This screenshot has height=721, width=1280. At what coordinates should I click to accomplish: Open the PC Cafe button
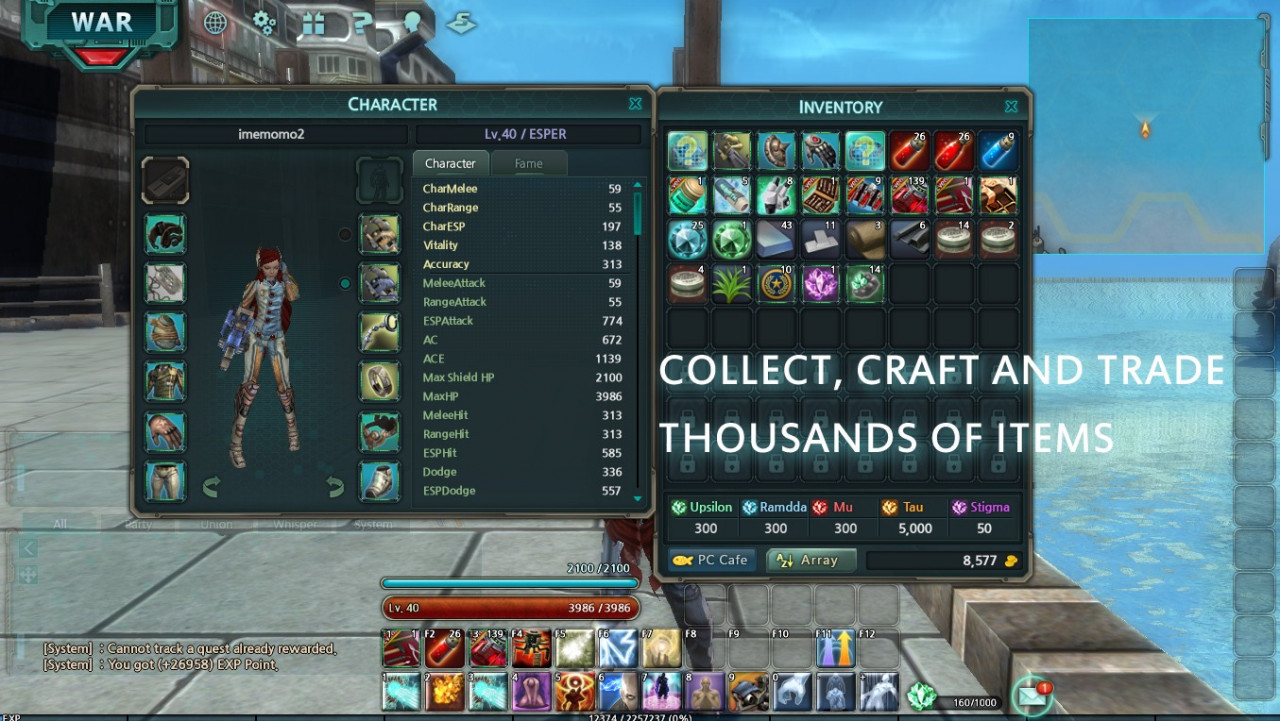tap(712, 561)
